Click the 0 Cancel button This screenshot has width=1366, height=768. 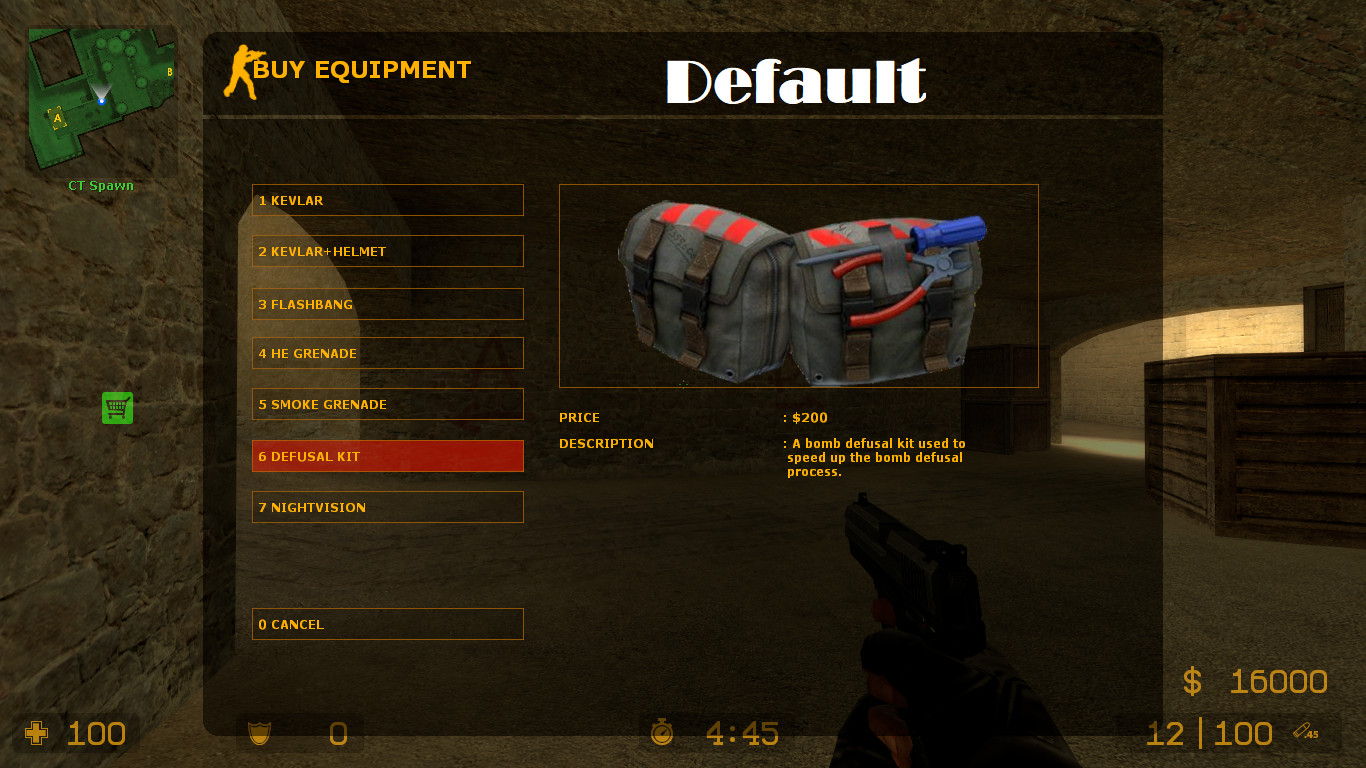pyautogui.click(x=388, y=624)
